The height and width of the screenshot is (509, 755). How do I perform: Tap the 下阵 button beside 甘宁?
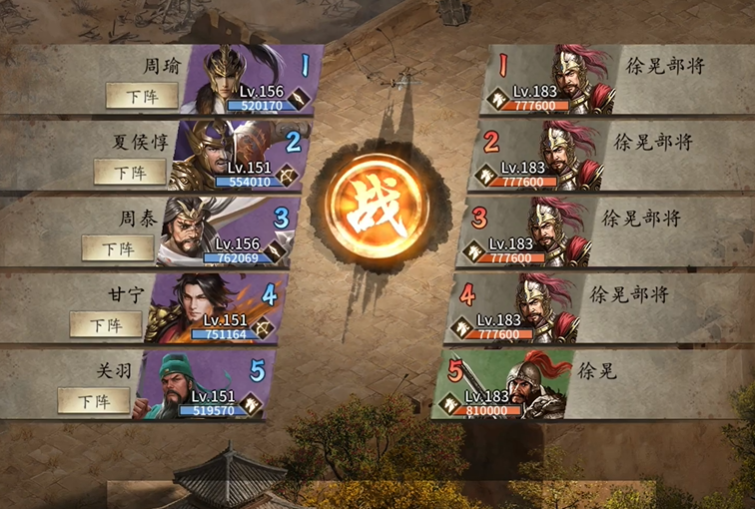[105, 324]
